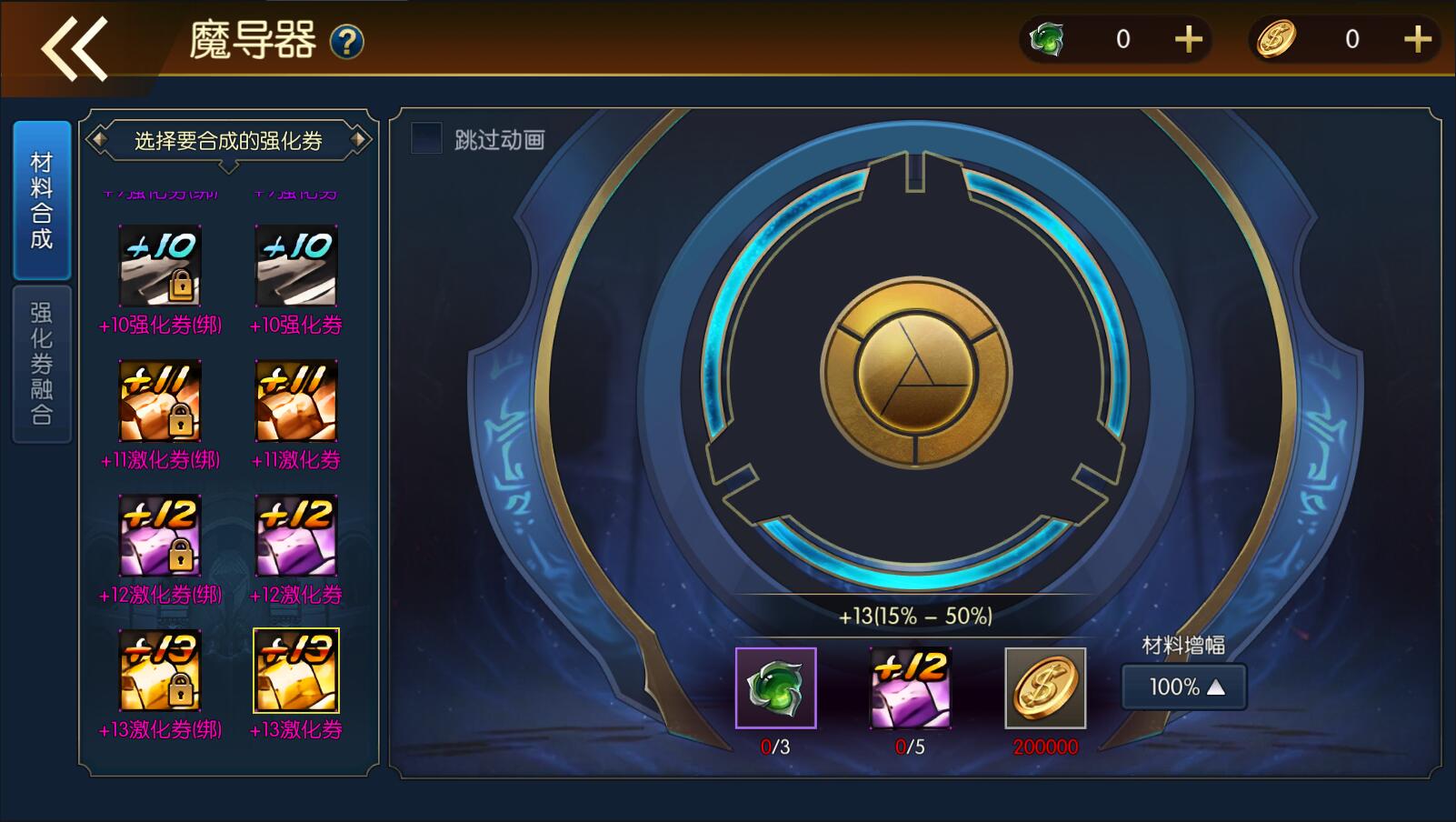
Task: Add more gold coin currency
Action: 1417,39
